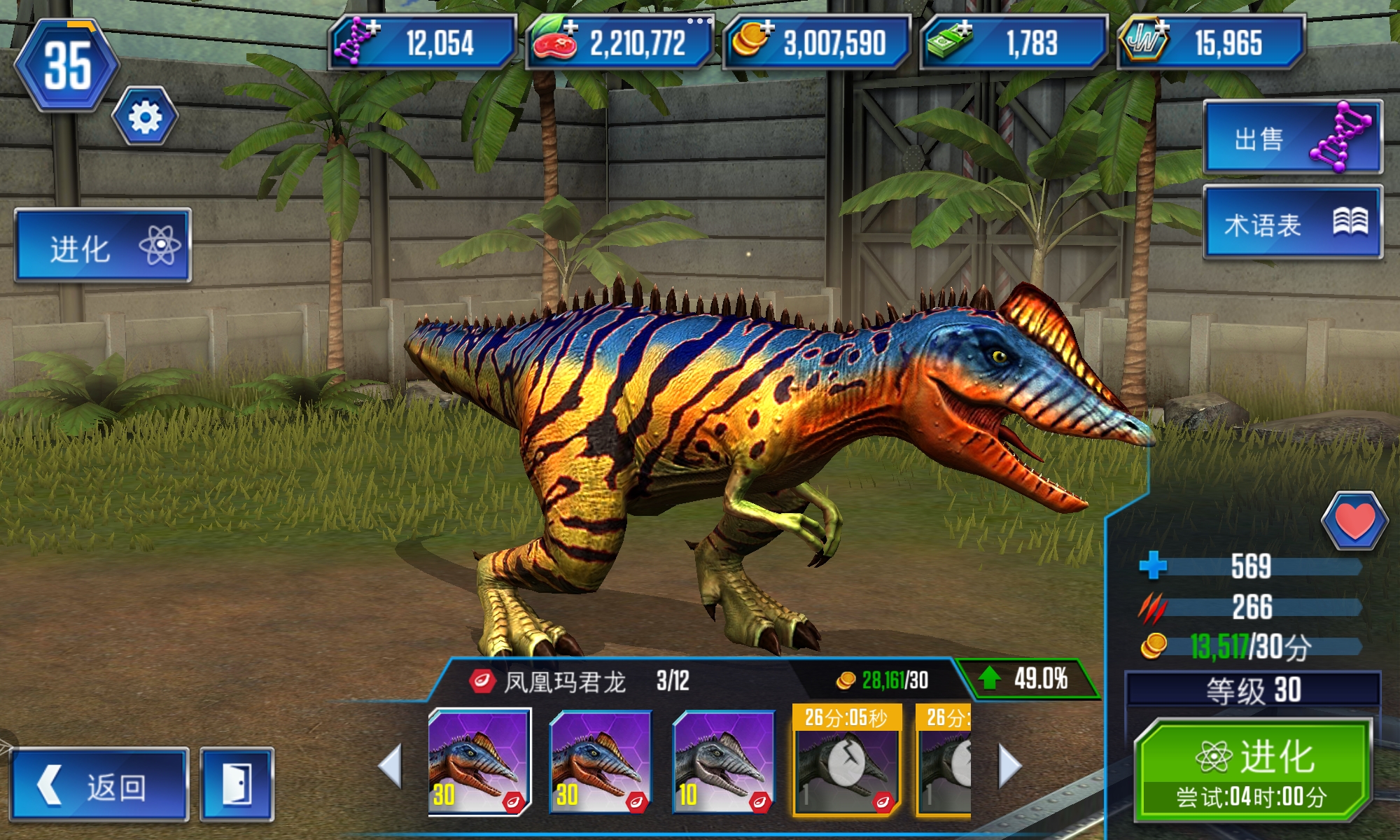Select the hatching slot showing 26分:05秒

pyautogui.click(x=846, y=762)
